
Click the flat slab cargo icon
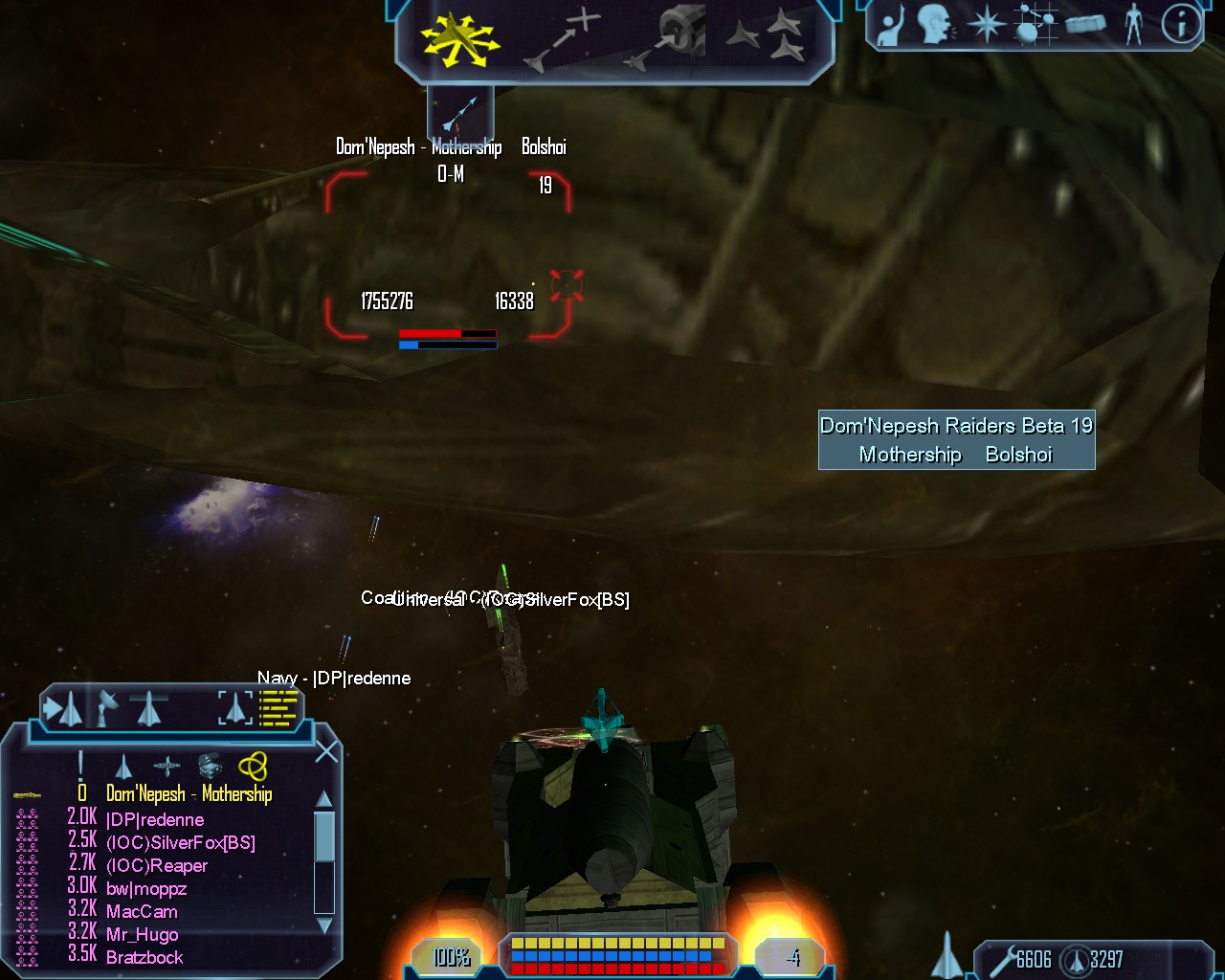tap(1085, 25)
